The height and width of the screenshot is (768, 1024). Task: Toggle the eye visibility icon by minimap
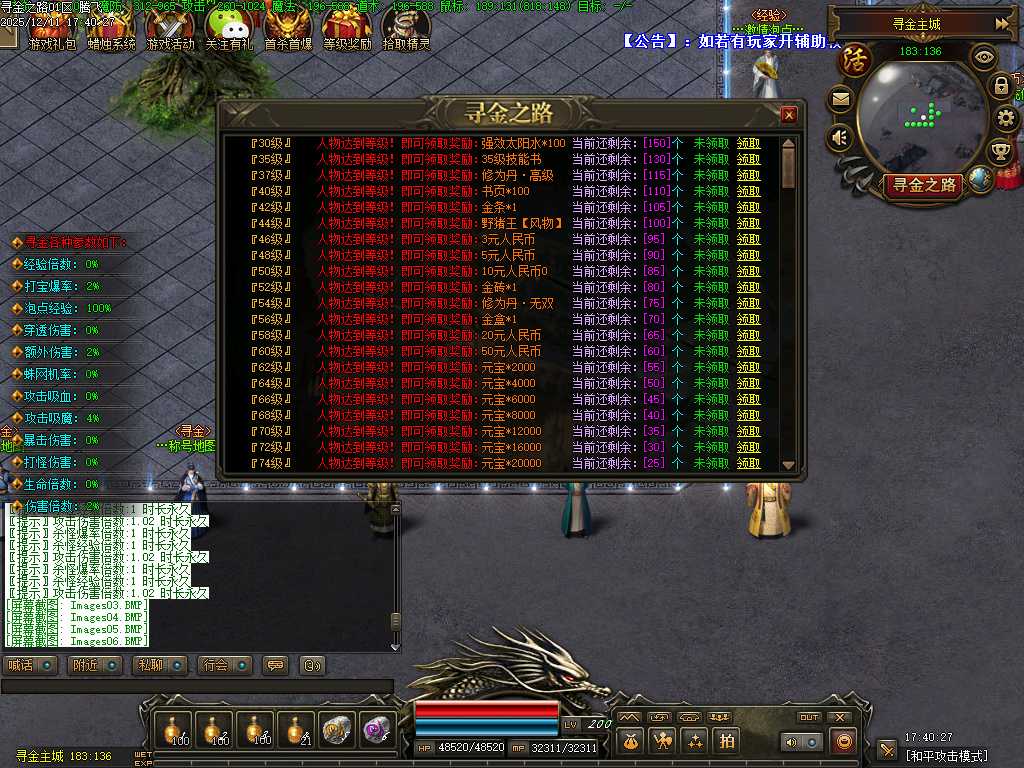(985, 57)
